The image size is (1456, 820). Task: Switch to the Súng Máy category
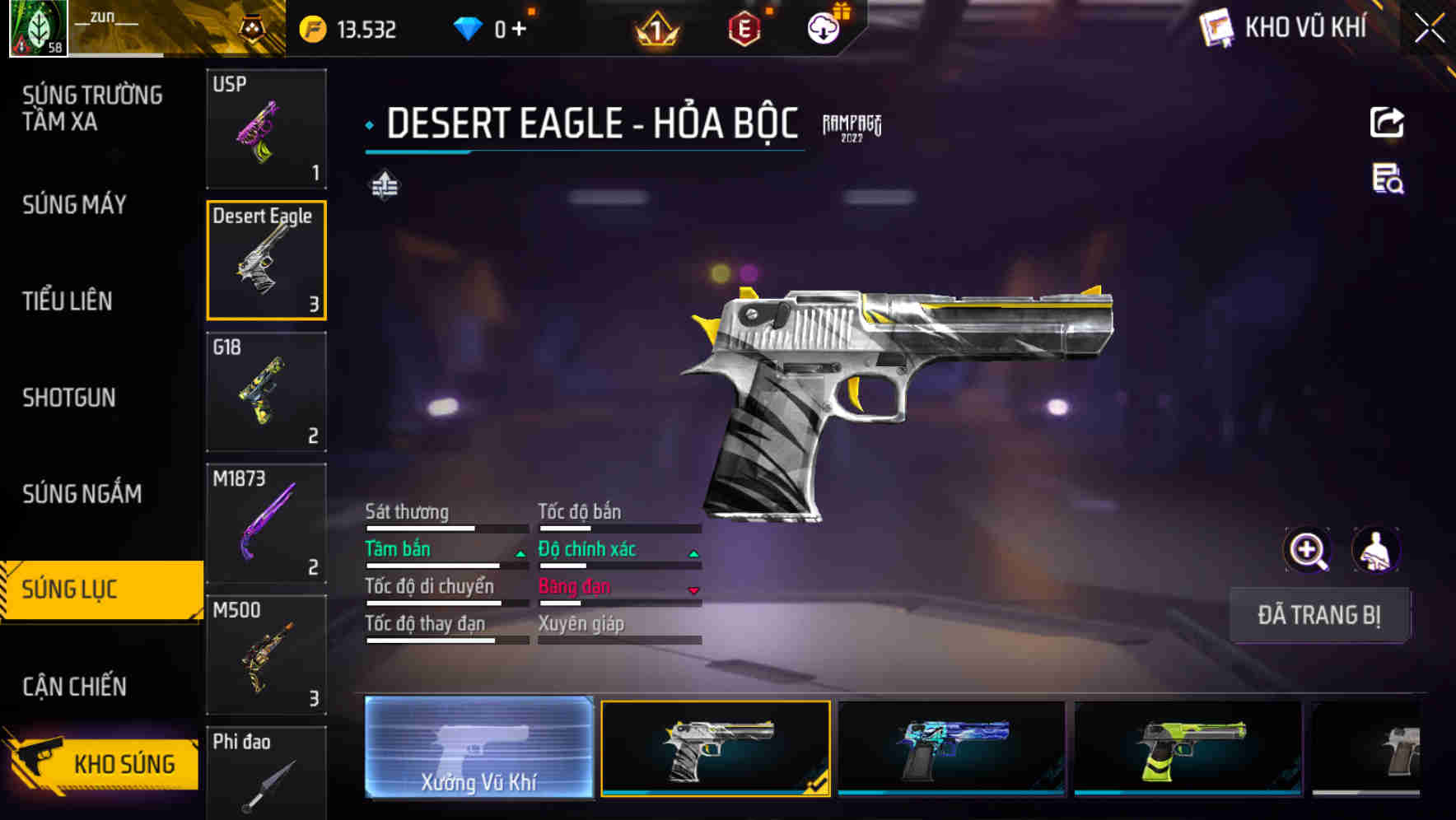74,205
